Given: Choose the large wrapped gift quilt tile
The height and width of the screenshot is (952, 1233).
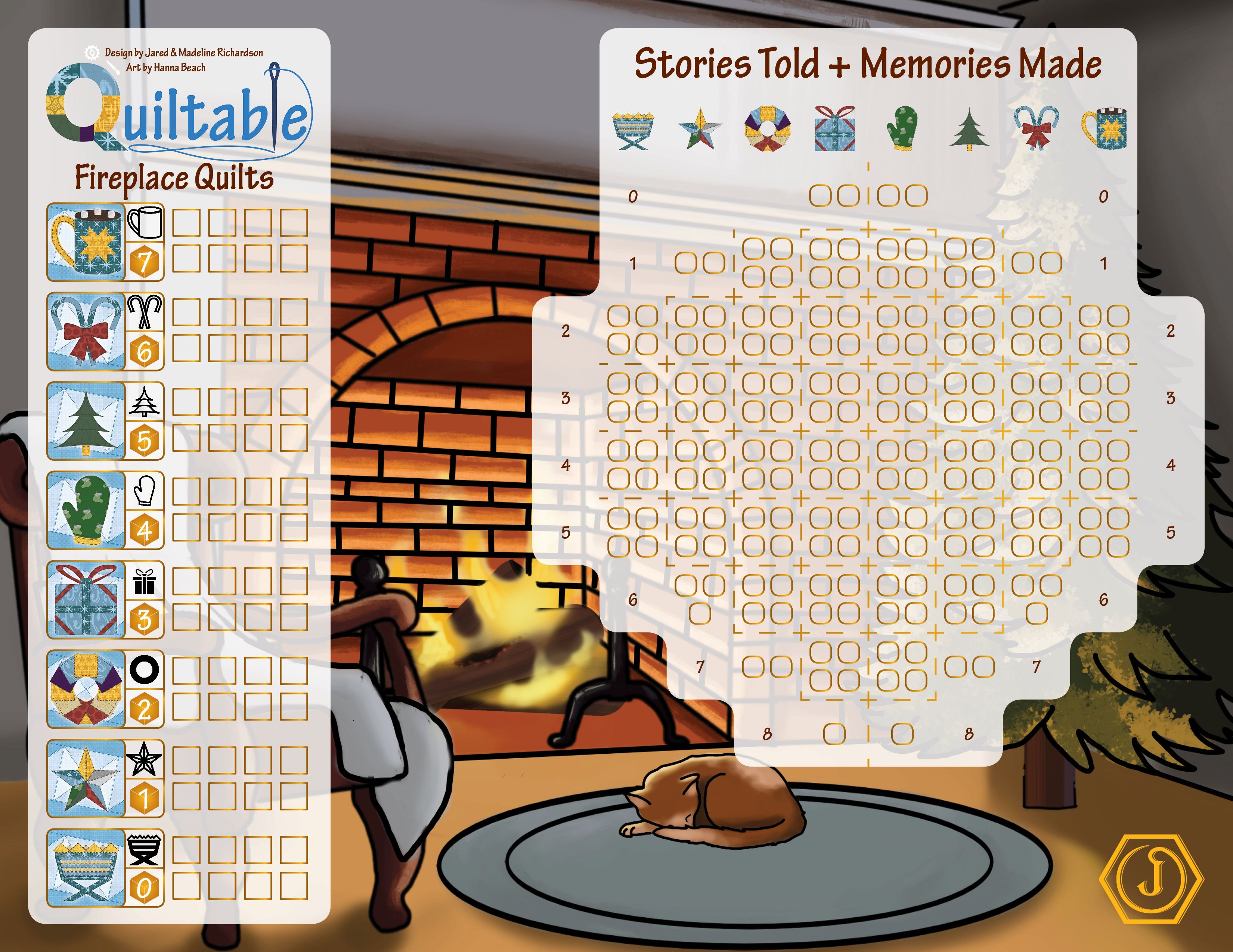Looking at the screenshot, I should [86, 600].
